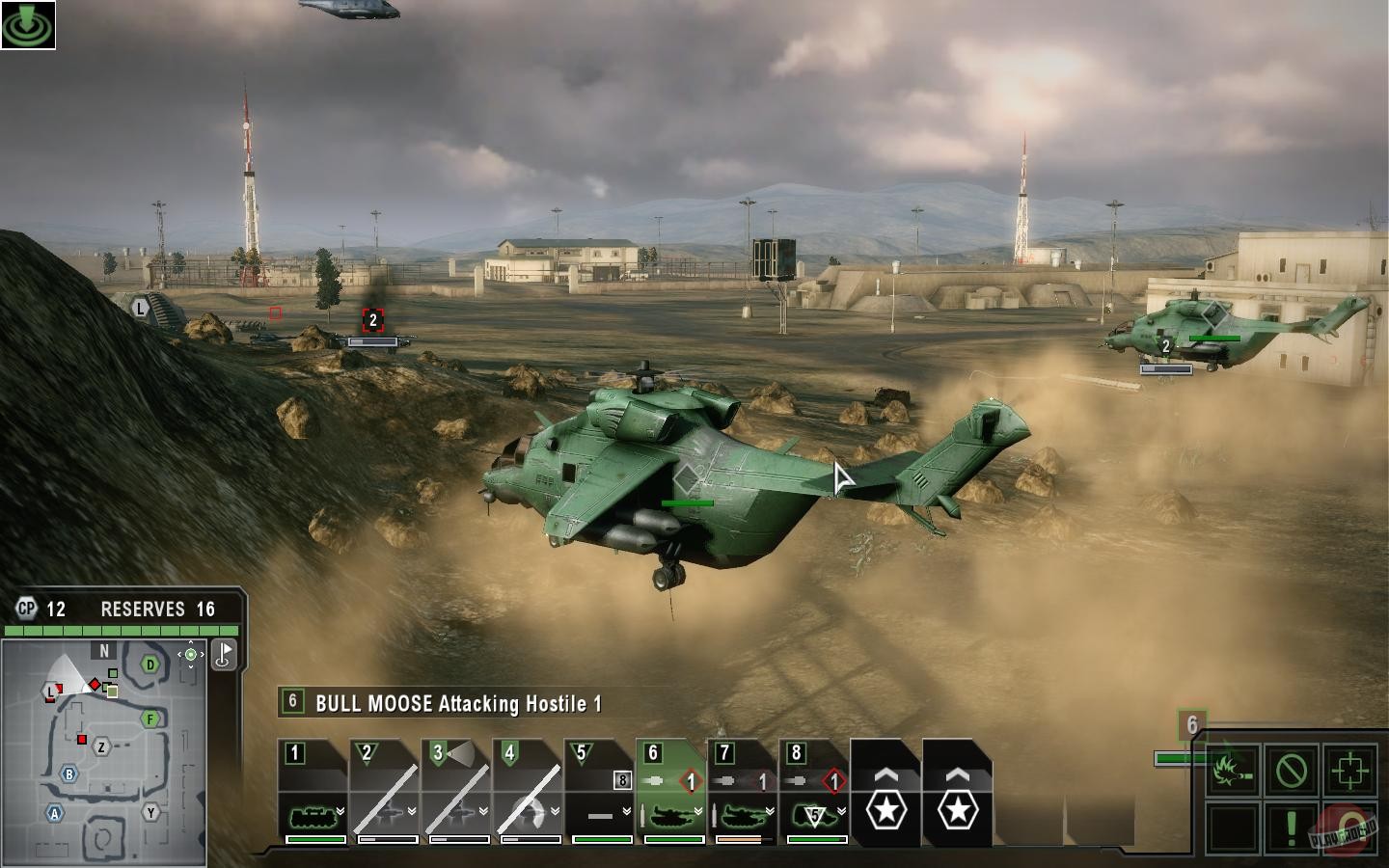Click the deploy beacon icon in top-left corner

(30, 24)
